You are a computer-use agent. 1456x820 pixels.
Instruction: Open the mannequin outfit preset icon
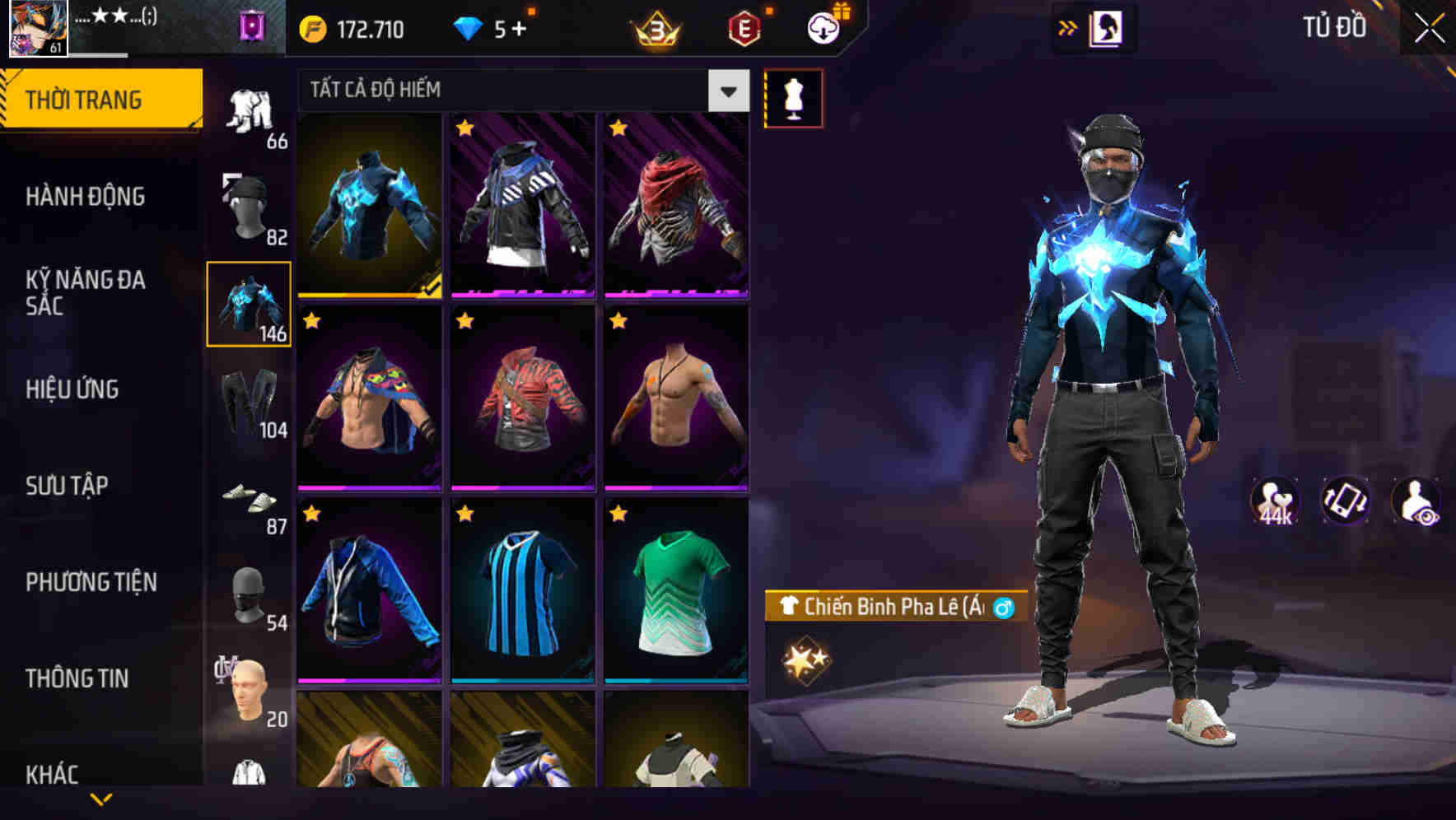pos(793,97)
